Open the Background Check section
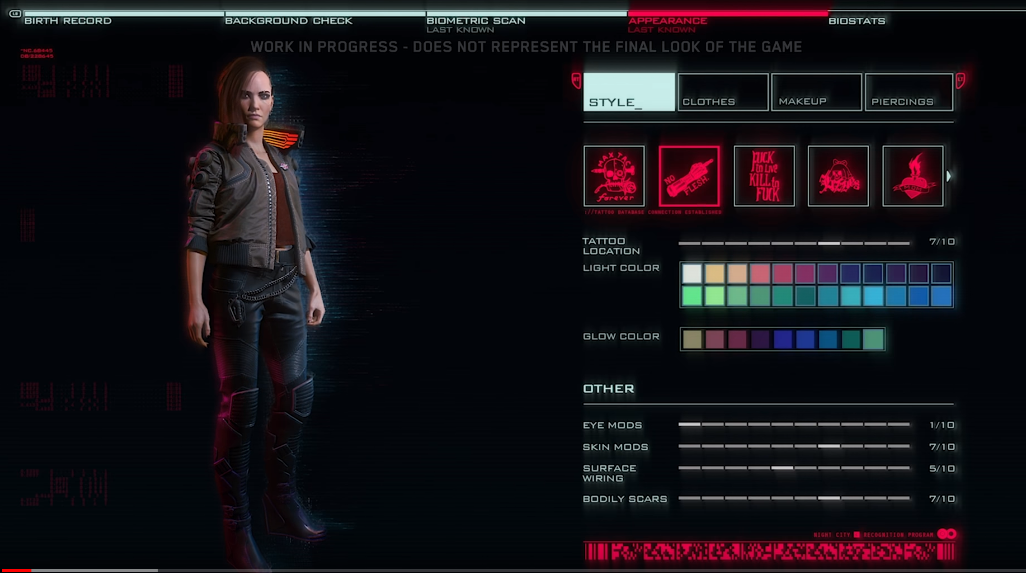Image resolution: width=1026 pixels, height=573 pixels. pos(288,20)
